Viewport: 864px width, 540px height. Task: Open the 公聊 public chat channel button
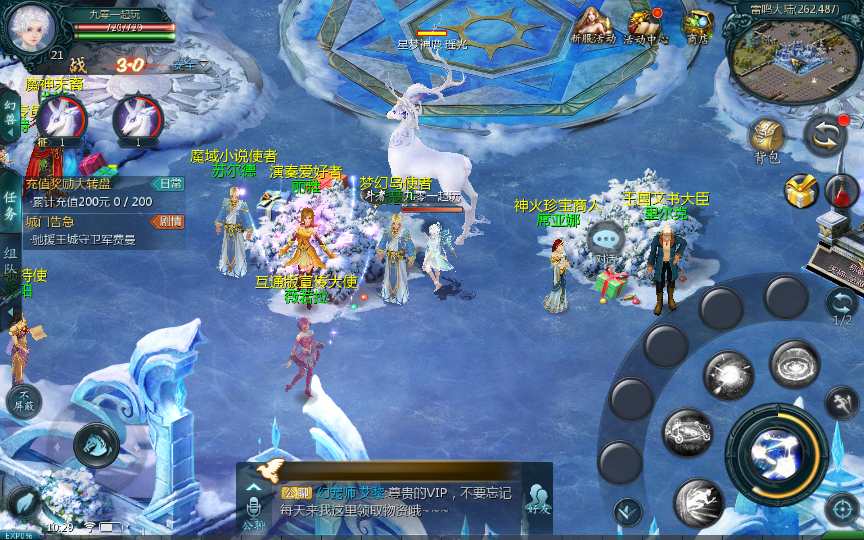point(253,508)
